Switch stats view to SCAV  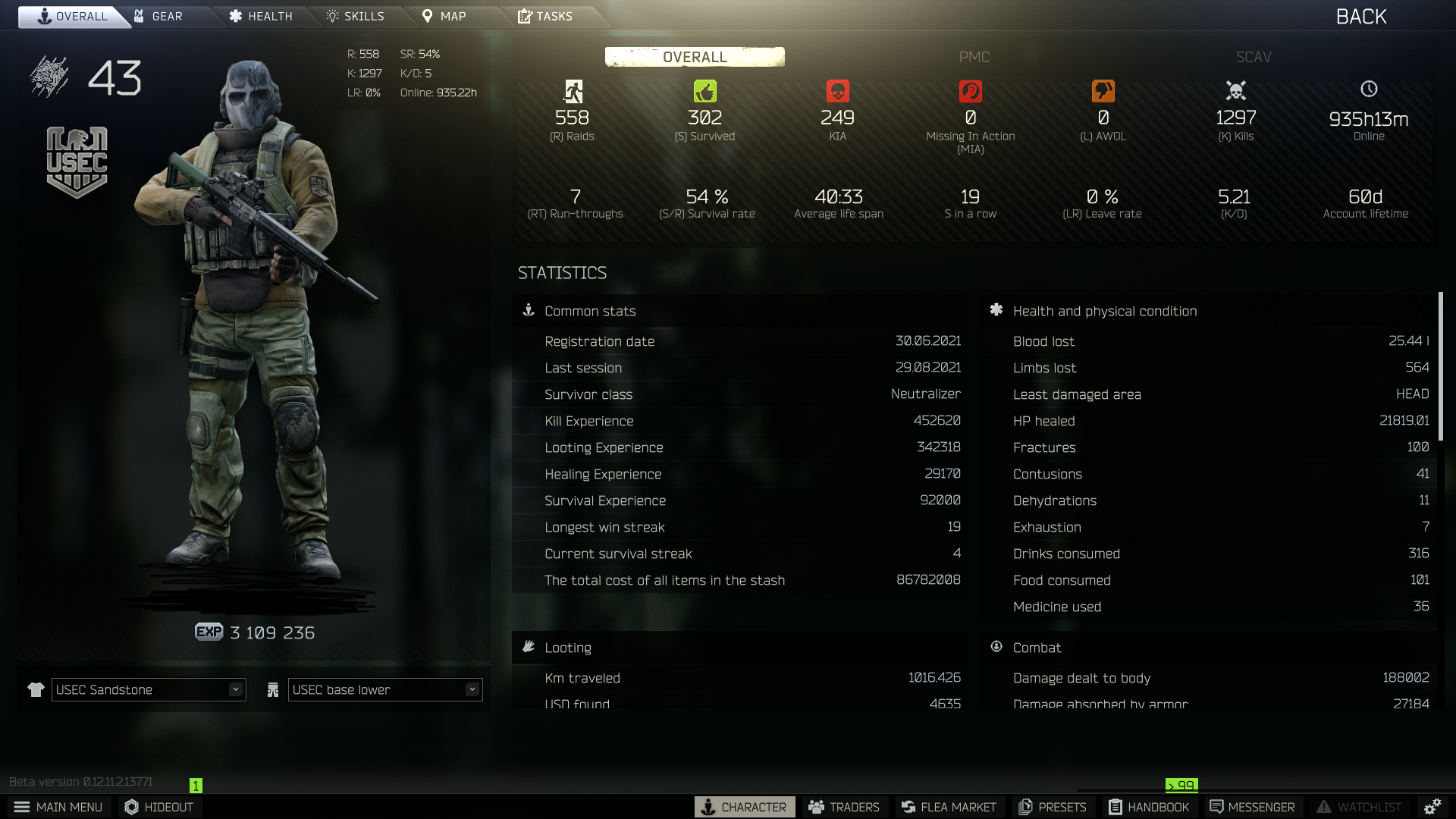coord(1252,57)
